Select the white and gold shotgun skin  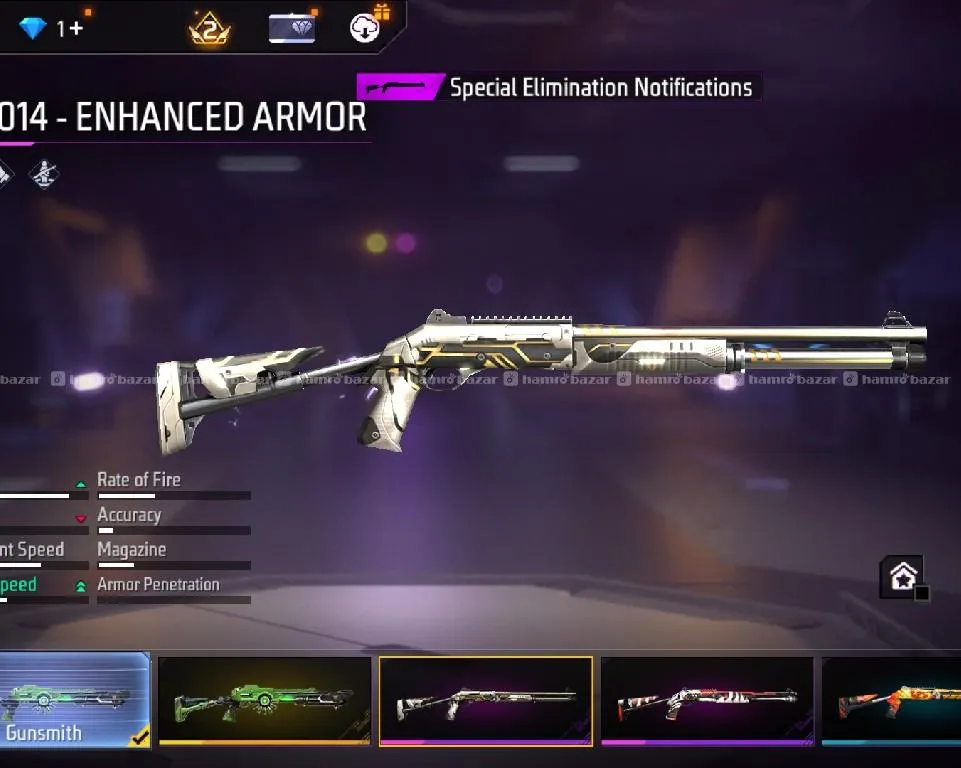click(x=486, y=700)
